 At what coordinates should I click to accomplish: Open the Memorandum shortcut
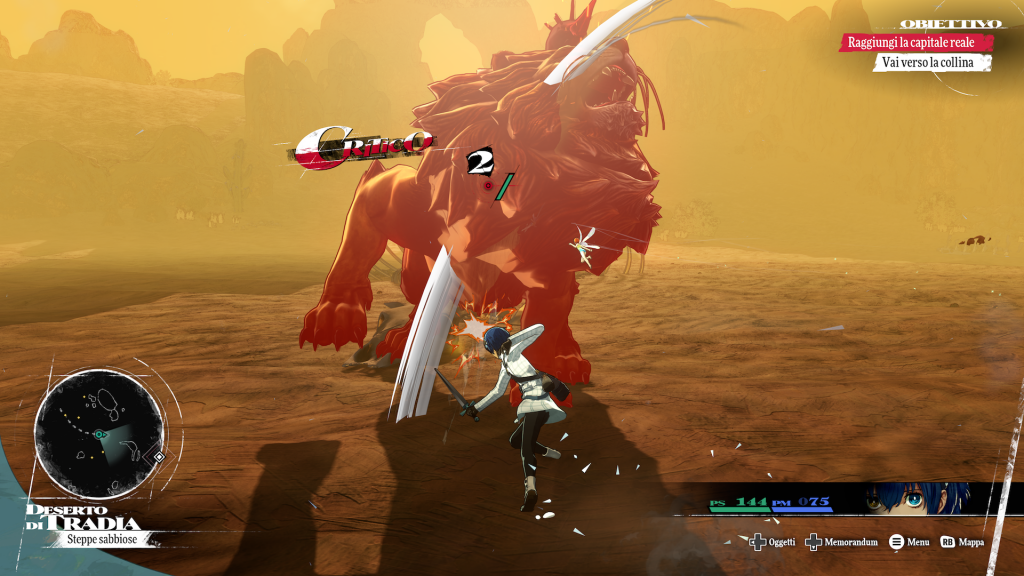842,542
